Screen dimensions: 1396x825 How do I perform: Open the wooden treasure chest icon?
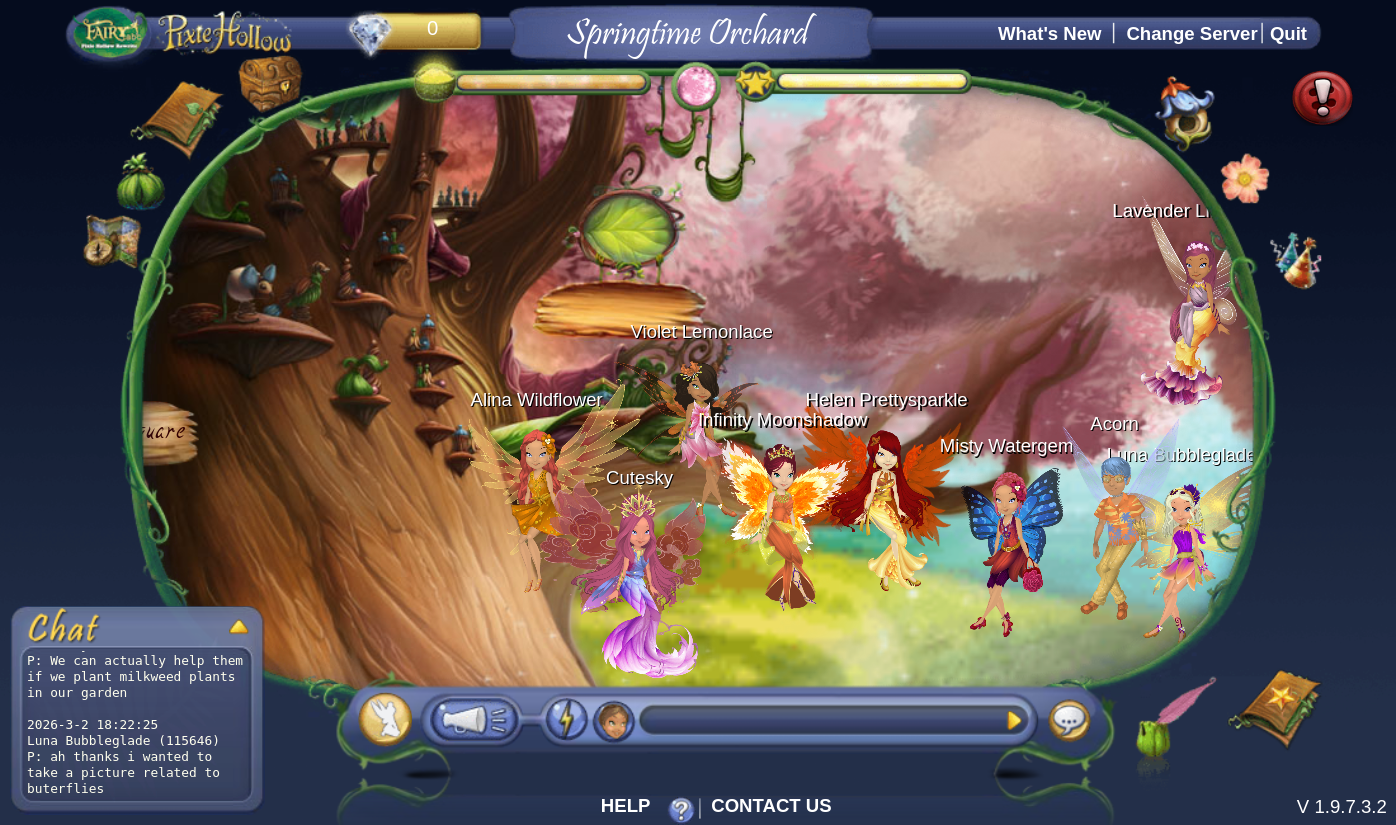pos(270,82)
